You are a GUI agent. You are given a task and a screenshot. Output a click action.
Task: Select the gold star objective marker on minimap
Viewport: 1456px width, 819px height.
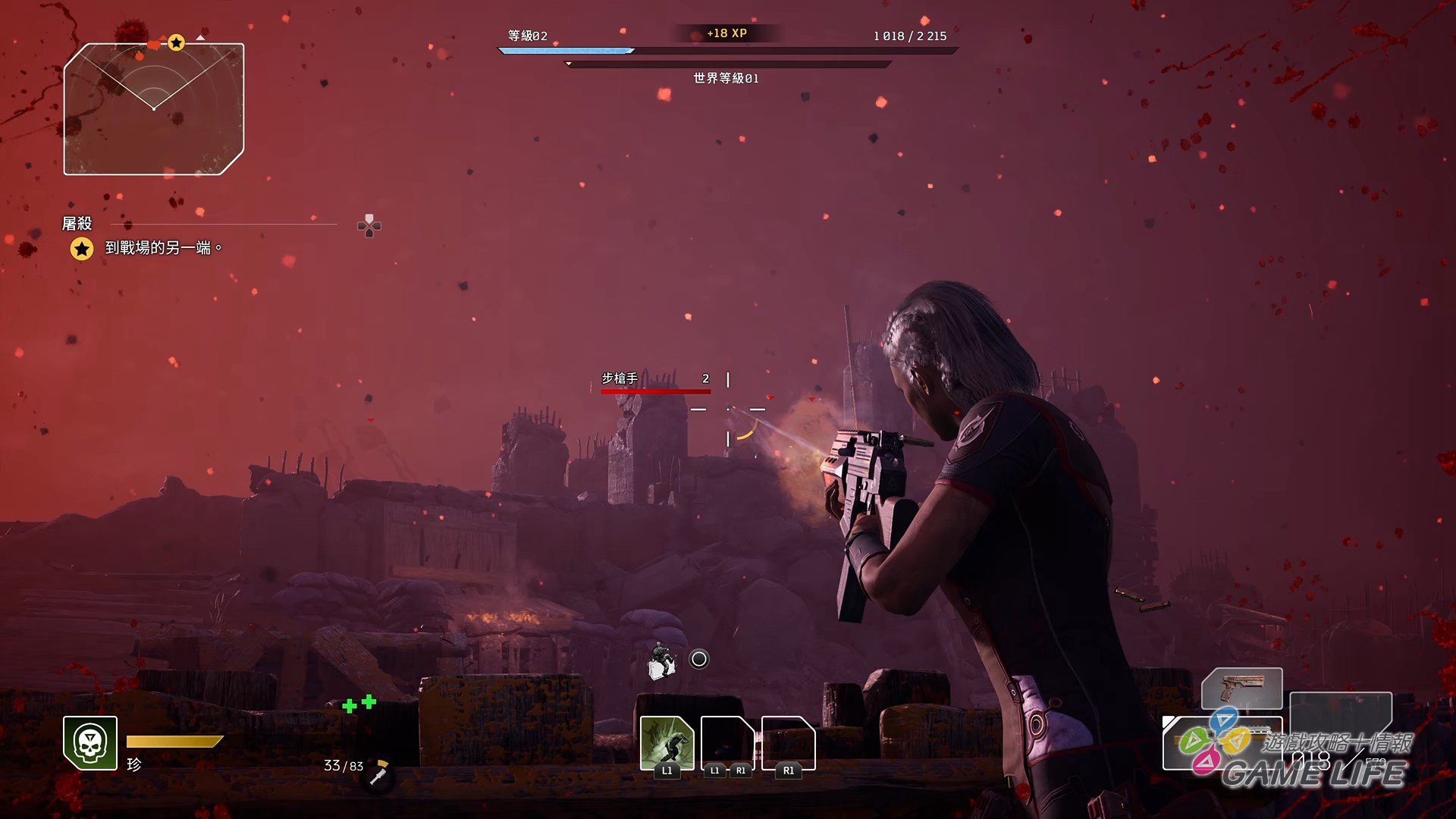coord(176,42)
